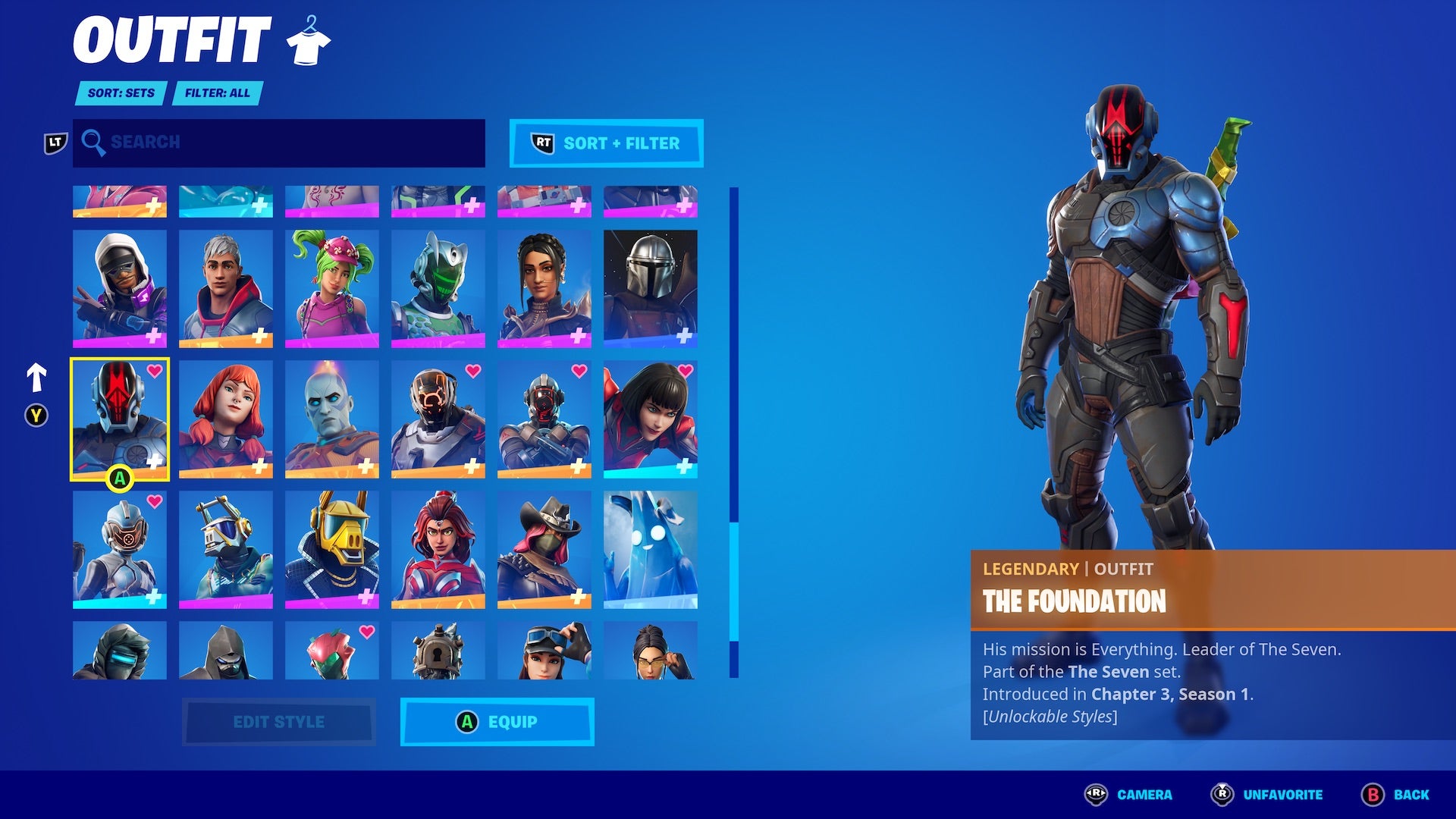Click the green A icon on Equip
The width and height of the screenshot is (1456, 819).
pyautogui.click(x=469, y=722)
